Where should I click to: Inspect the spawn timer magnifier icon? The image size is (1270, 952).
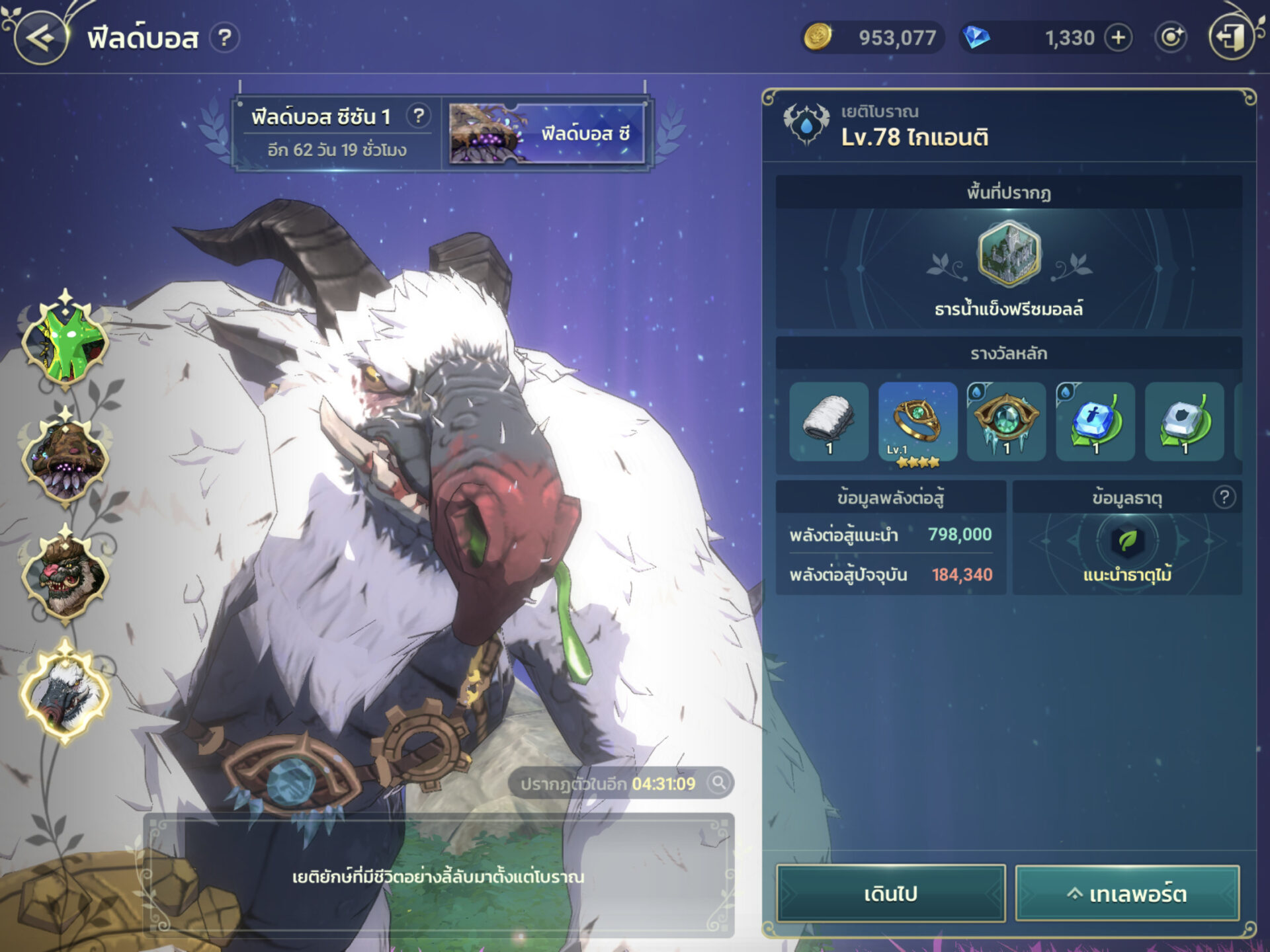point(718,783)
